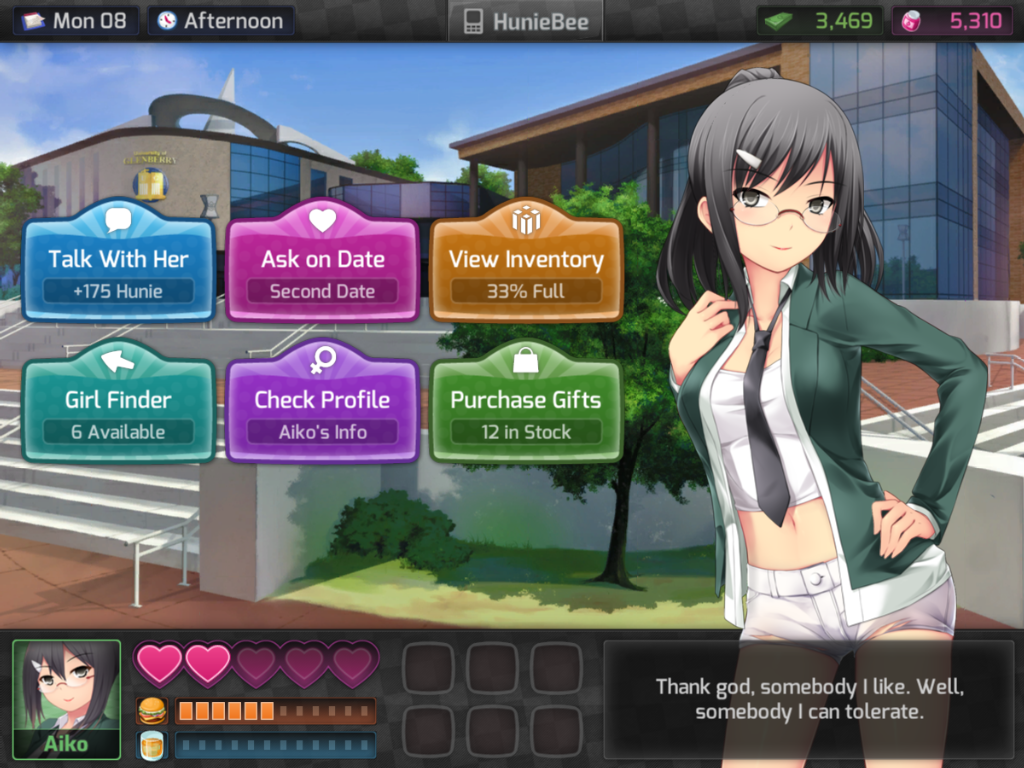
Task: Open Purchase Gifts store
Action: [526, 408]
